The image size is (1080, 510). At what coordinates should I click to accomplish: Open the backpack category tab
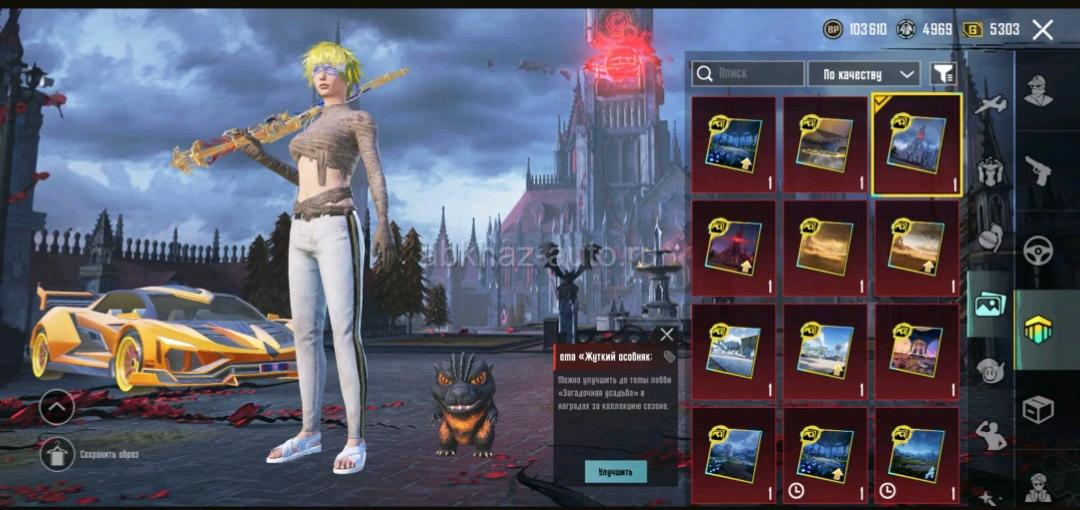[x=990, y=171]
